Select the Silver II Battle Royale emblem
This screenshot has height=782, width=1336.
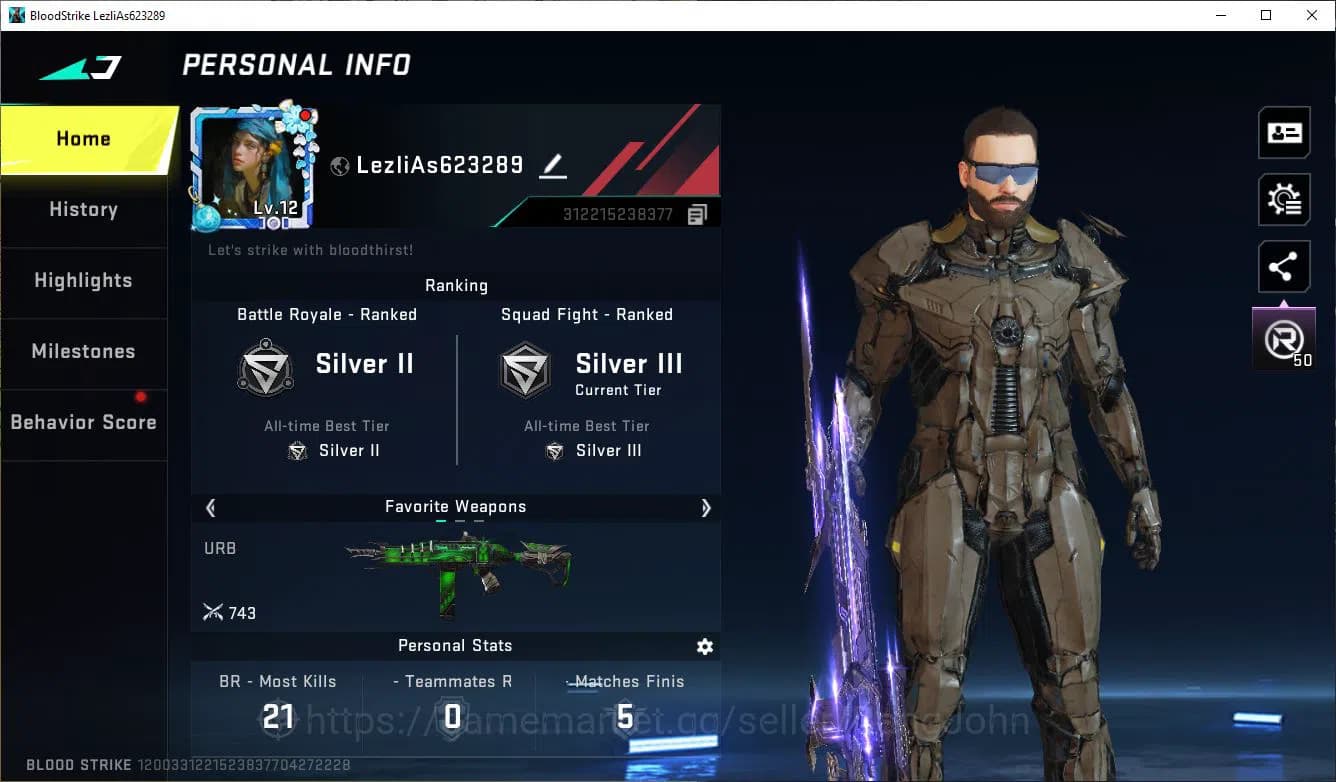click(x=266, y=368)
